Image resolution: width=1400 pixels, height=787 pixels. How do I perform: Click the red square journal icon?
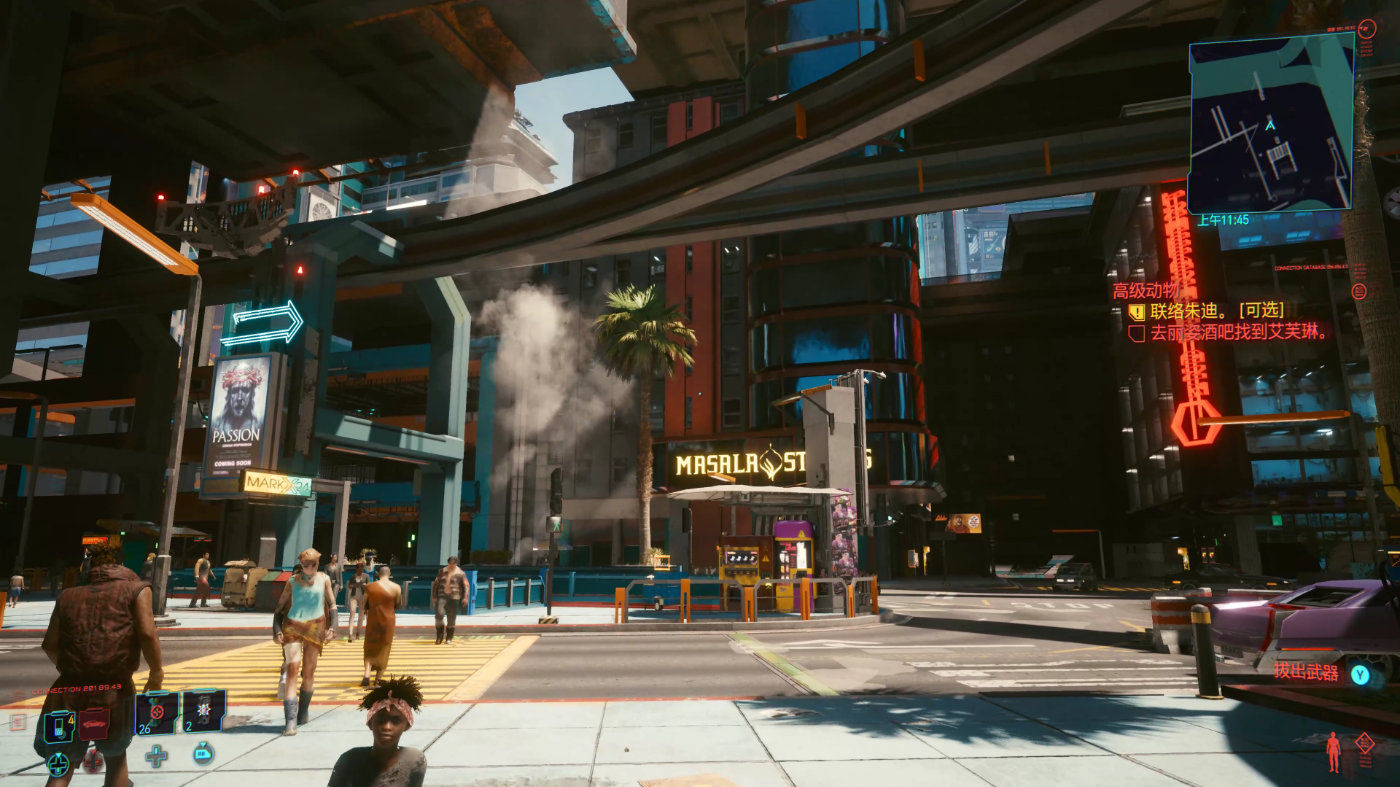point(17,722)
